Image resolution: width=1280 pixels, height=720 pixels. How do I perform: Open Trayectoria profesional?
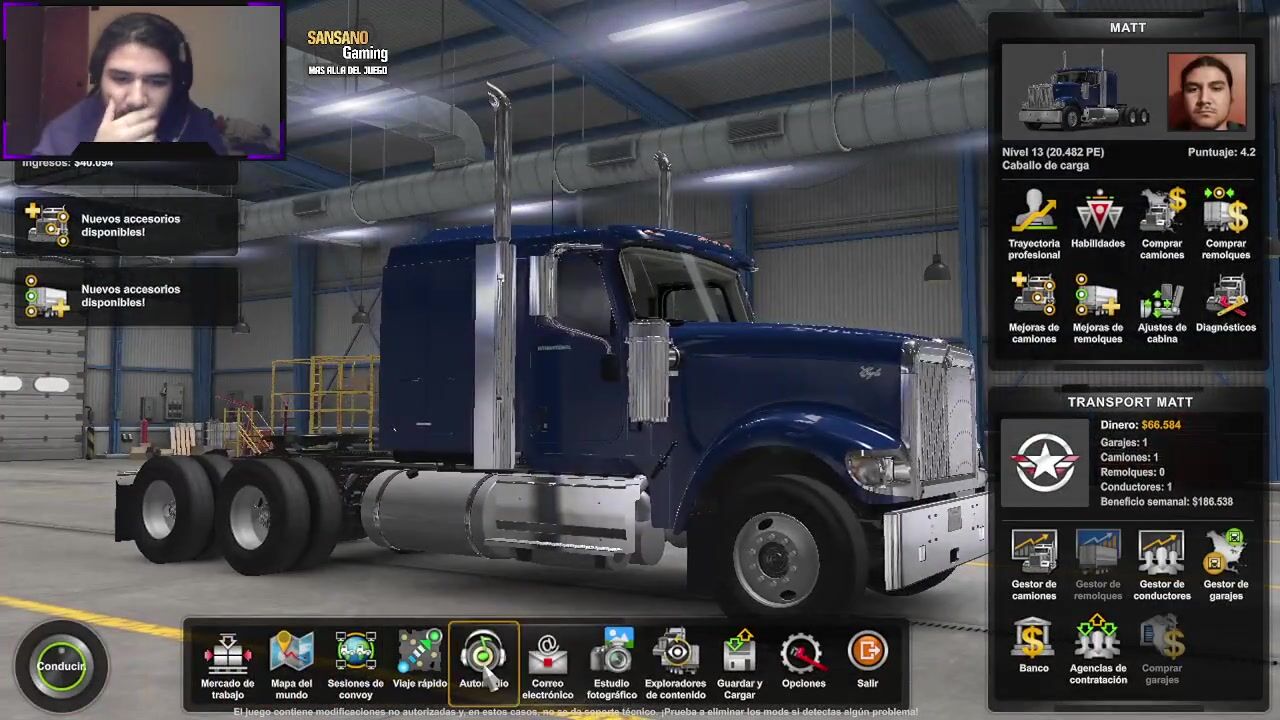pyautogui.click(x=1034, y=224)
